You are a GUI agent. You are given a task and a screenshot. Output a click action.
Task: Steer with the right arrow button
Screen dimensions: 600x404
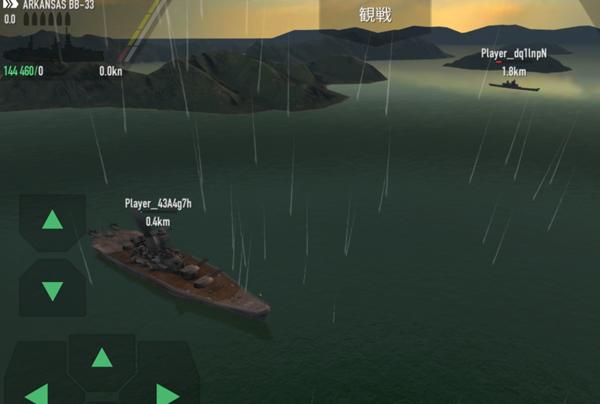point(166,391)
